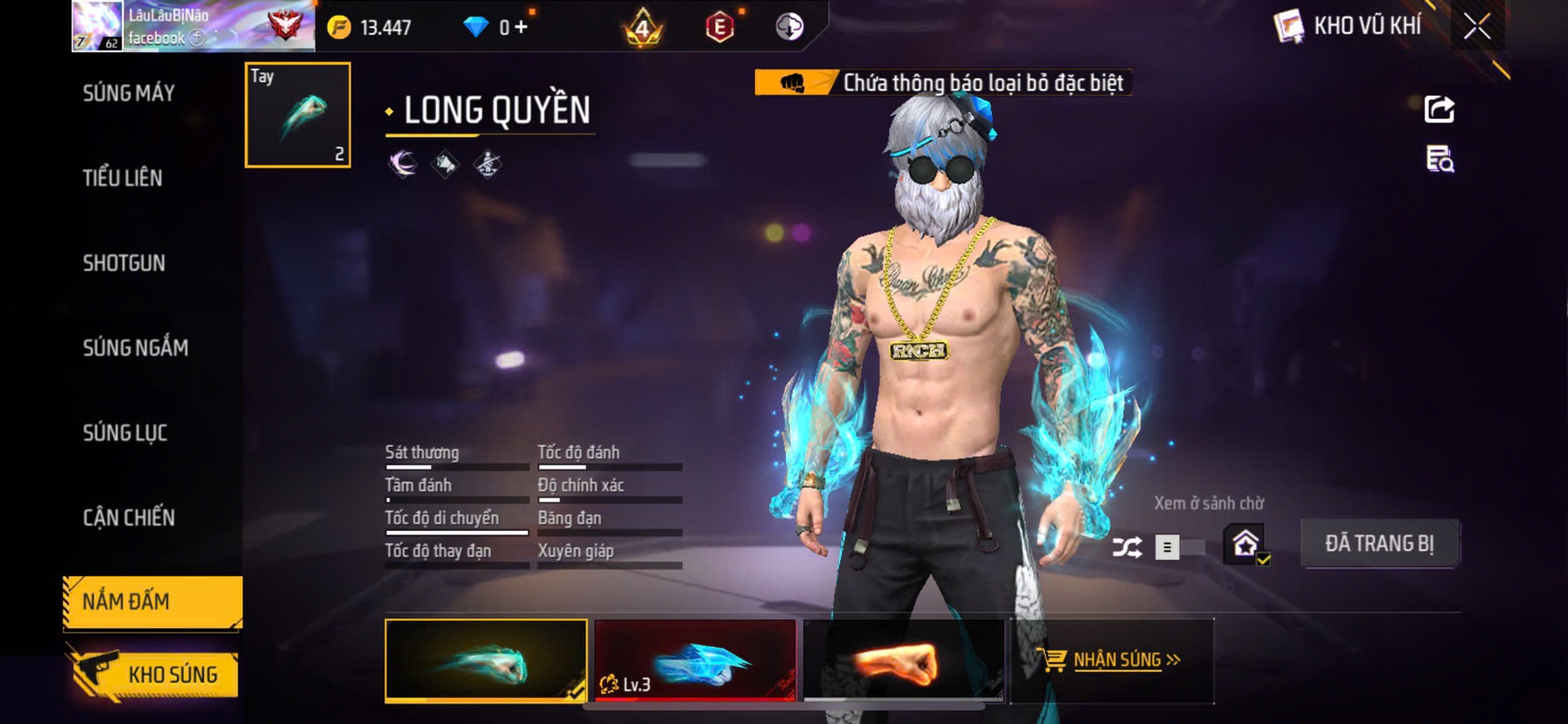Image resolution: width=1568 pixels, height=724 pixels.
Task: Click the ĐÃ TRANG BỊ button
Action: pos(1379,543)
